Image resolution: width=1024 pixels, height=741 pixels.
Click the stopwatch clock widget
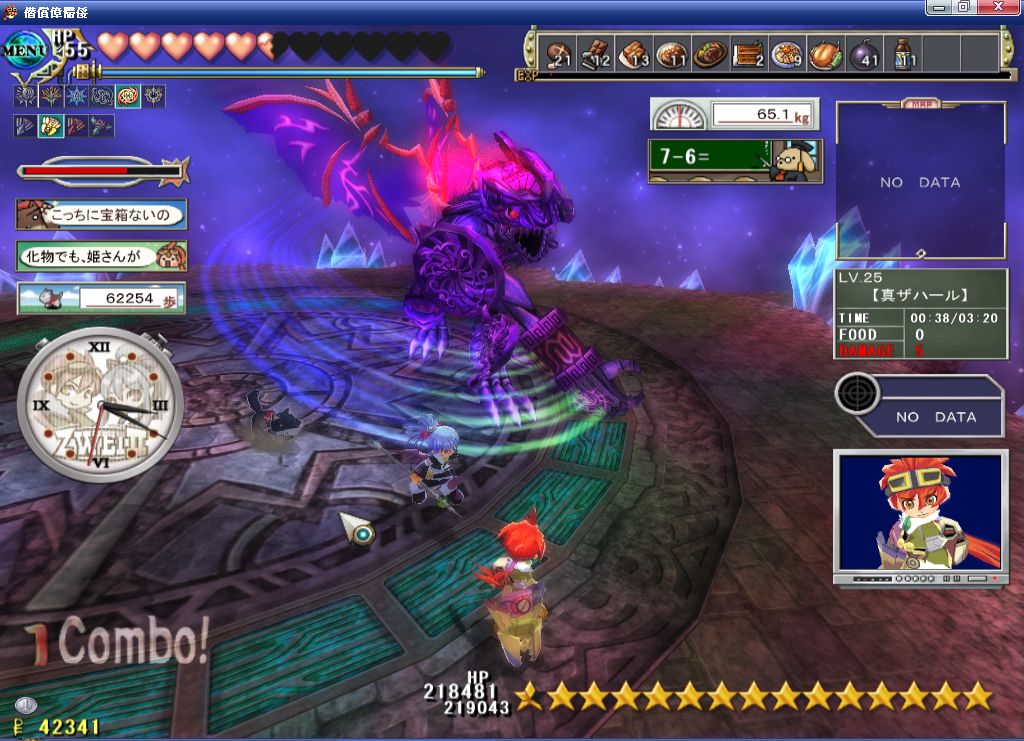[99, 401]
